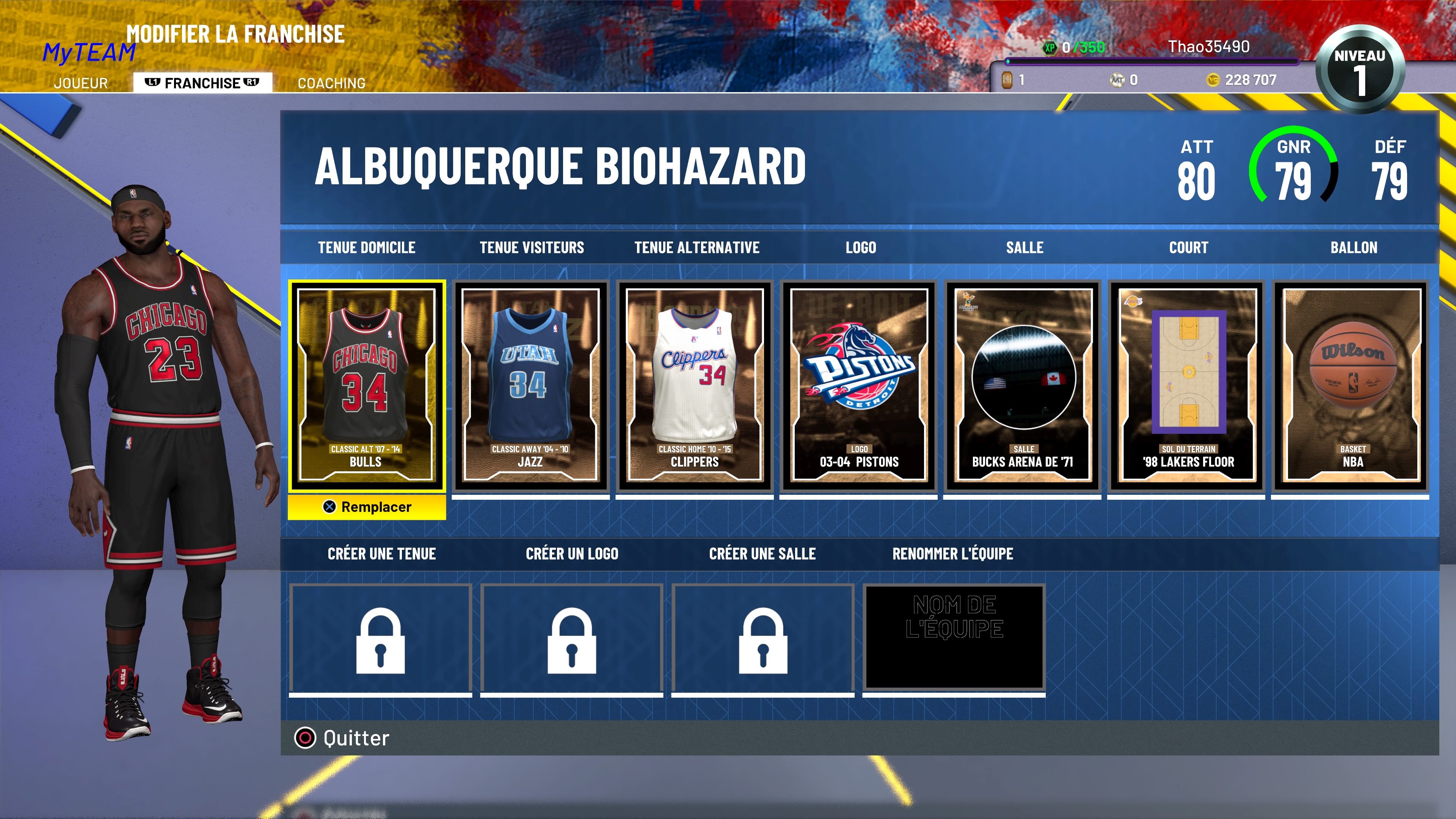Screen dimensions: 1456x819
Task: Choose the Clippers alternative jersey card
Action: click(695, 384)
